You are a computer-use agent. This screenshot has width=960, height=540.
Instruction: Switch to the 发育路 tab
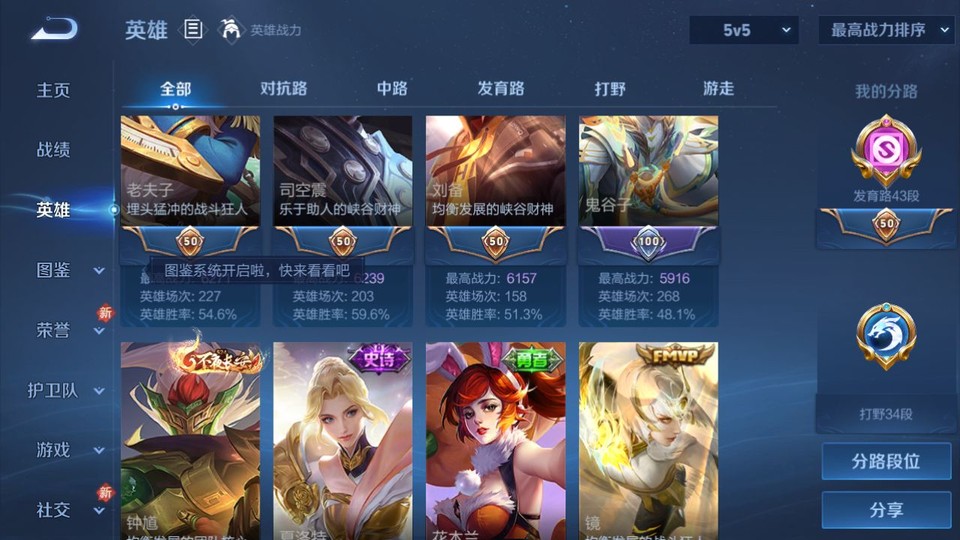[x=500, y=89]
